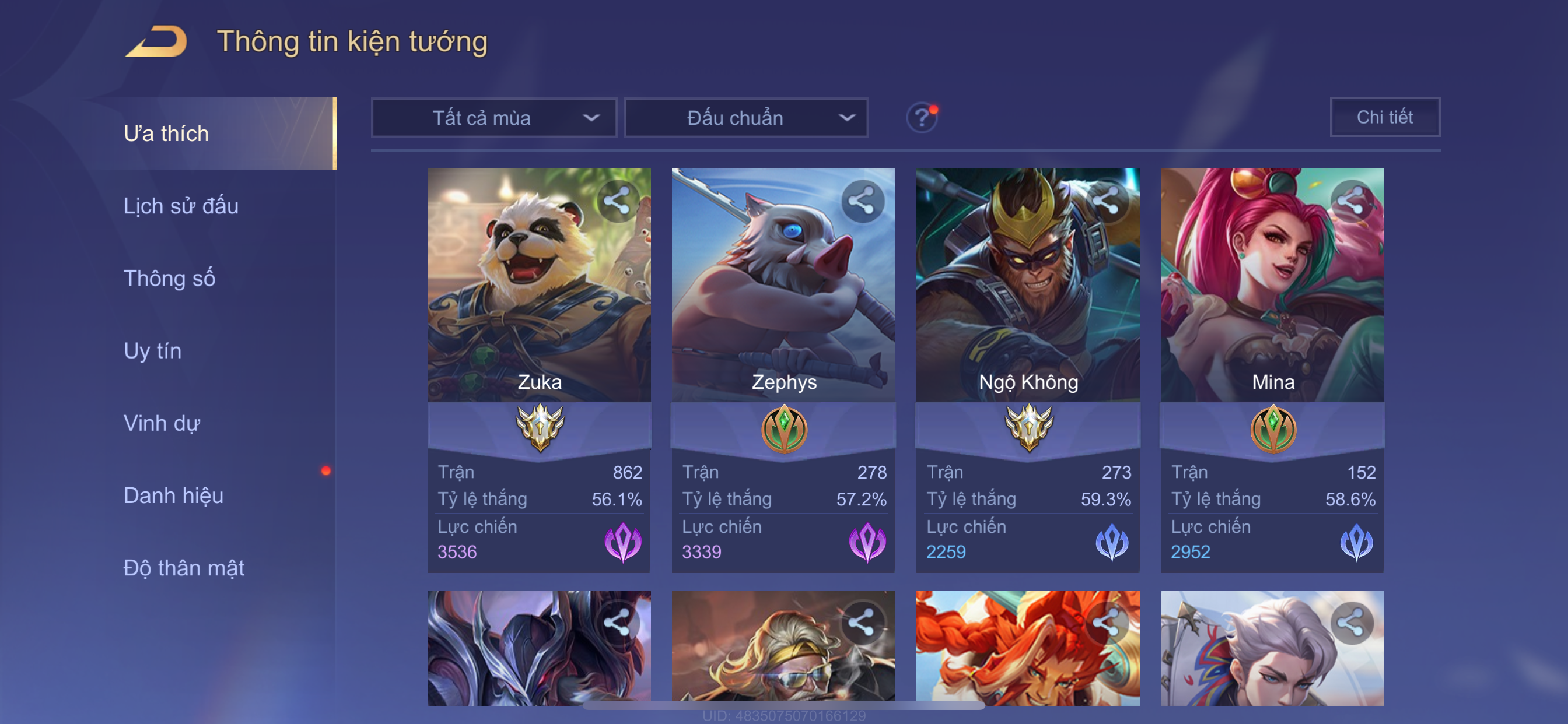Open the Tất cả mùa dropdown
The image size is (1568, 724).
pos(494,117)
